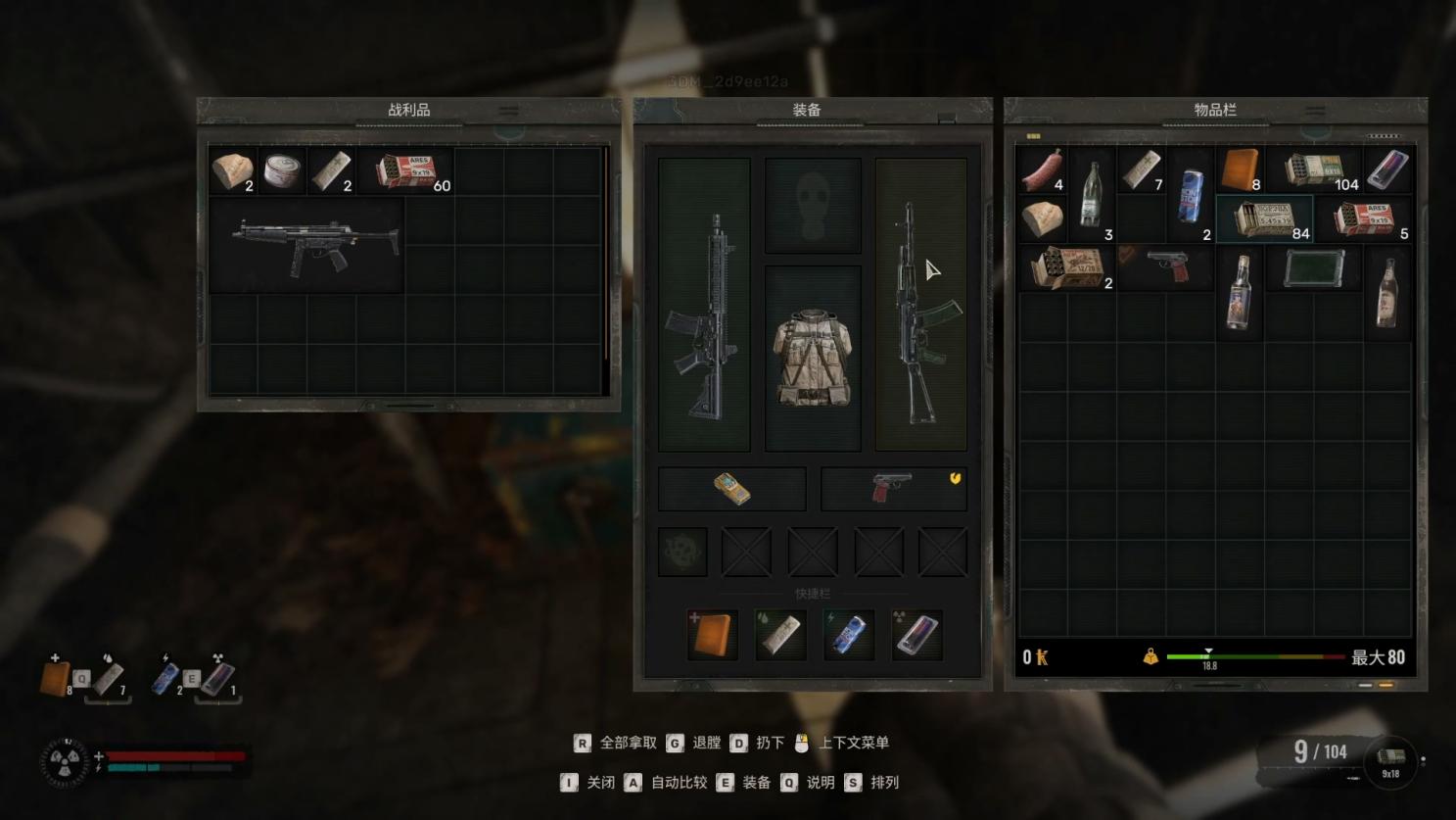Click the equipped body armor vest

812,358
